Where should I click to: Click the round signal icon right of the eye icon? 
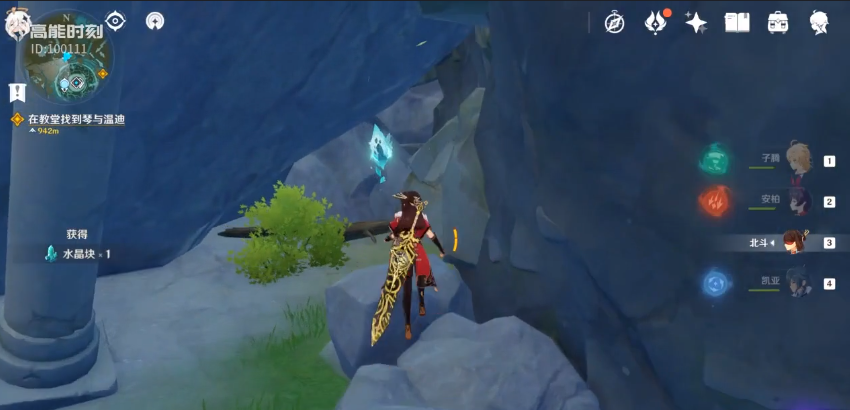pyautogui.click(x=155, y=20)
